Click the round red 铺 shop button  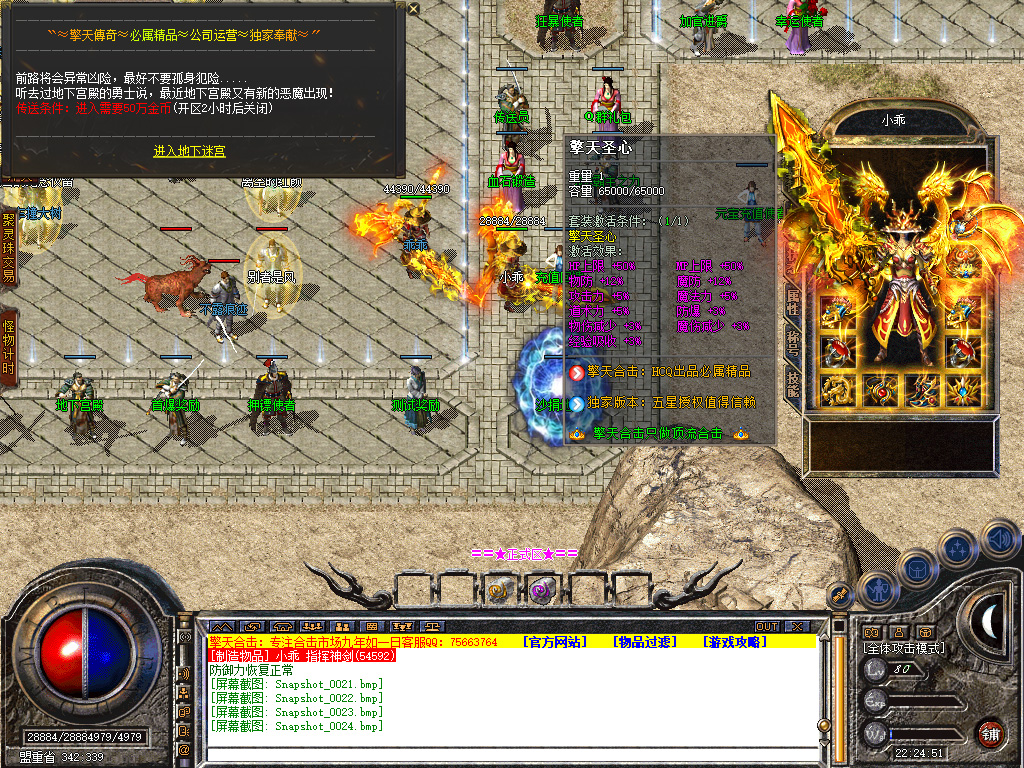[990, 733]
